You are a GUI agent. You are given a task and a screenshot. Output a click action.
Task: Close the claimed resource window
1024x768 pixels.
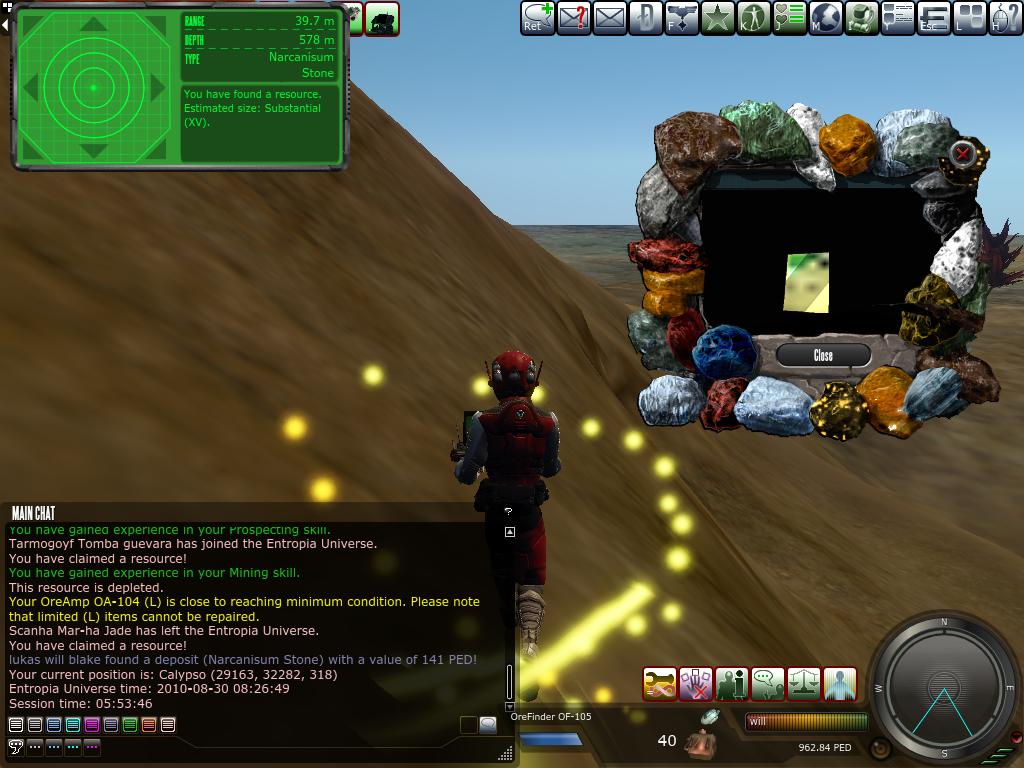pyautogui.click(x=823, y=355)
